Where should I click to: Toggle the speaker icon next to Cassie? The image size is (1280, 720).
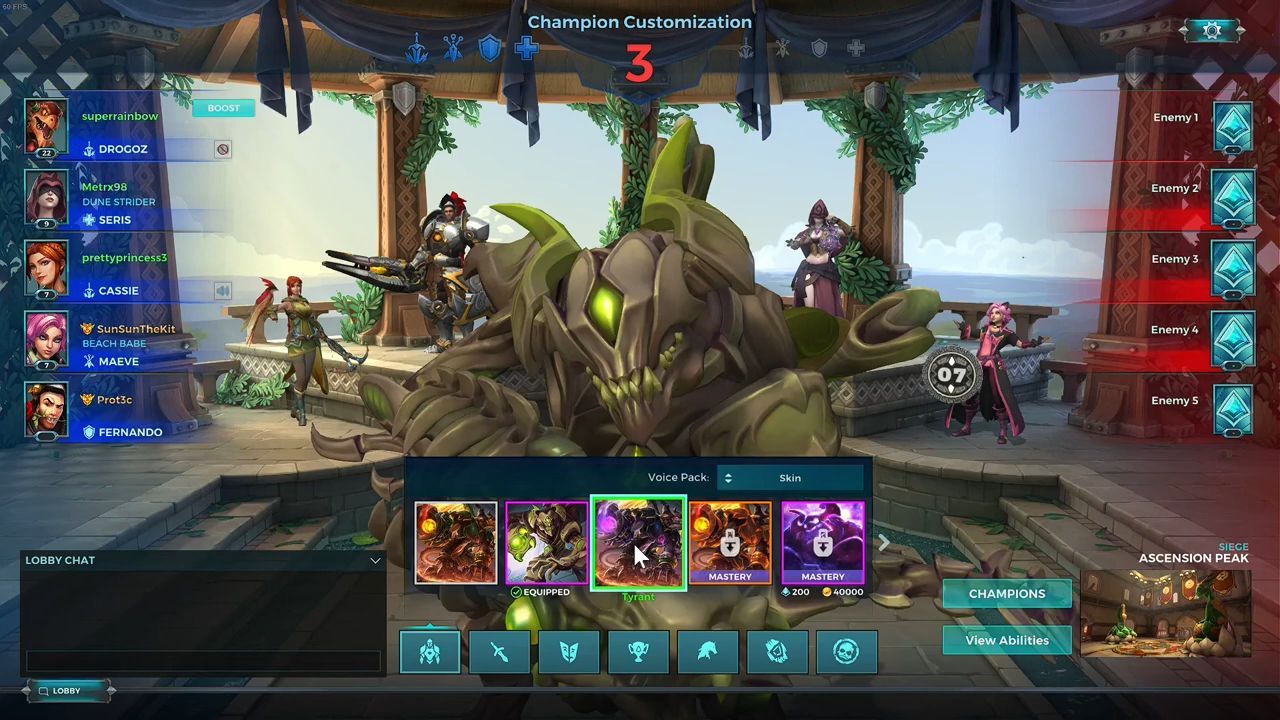click(222, 291)
